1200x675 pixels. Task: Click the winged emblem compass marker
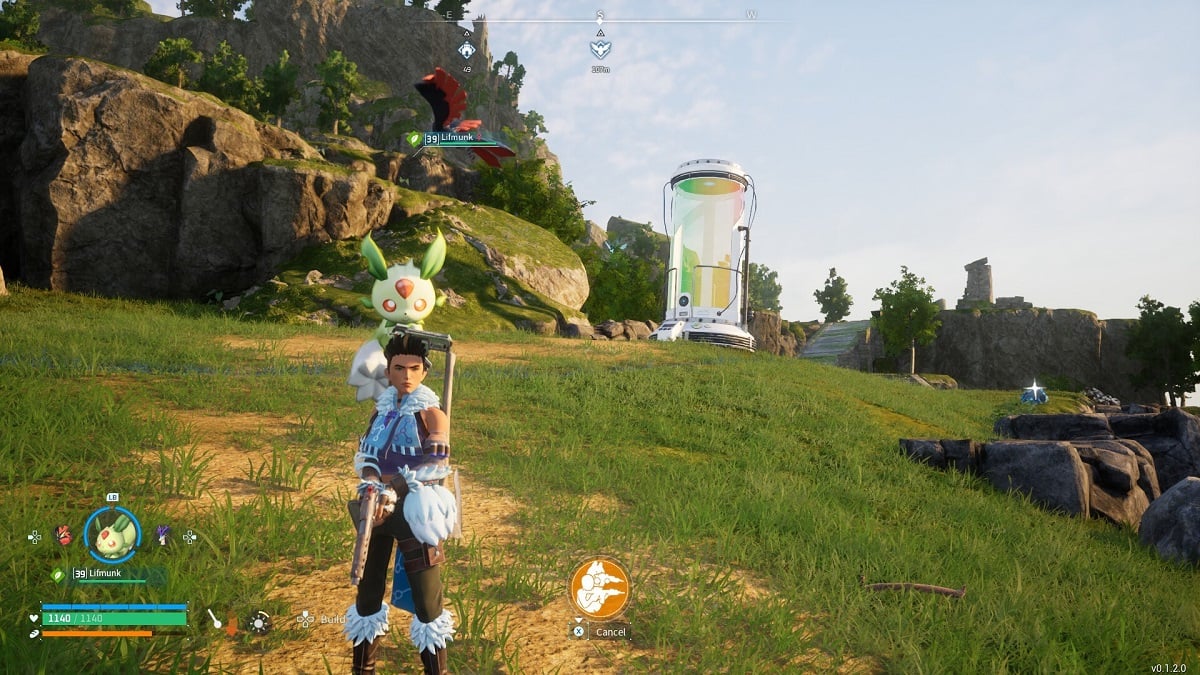point(600,48)
